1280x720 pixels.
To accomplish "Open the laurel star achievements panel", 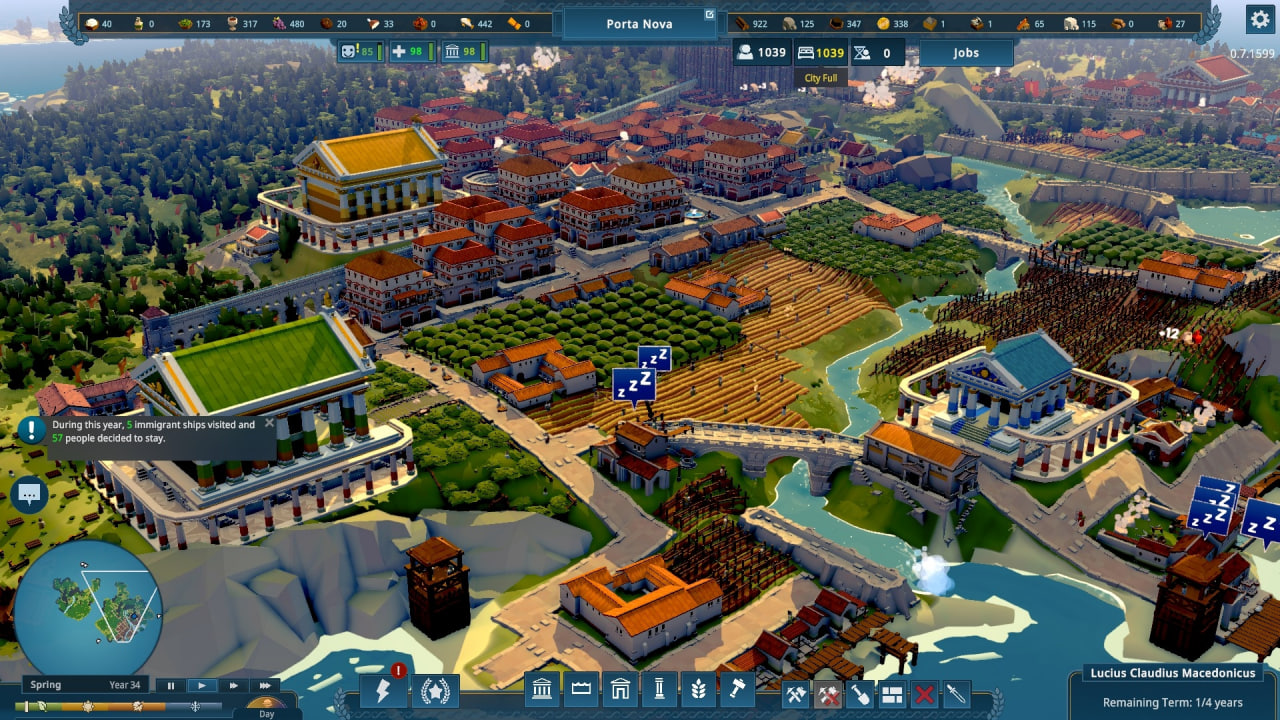I will (x=436, y=691).
